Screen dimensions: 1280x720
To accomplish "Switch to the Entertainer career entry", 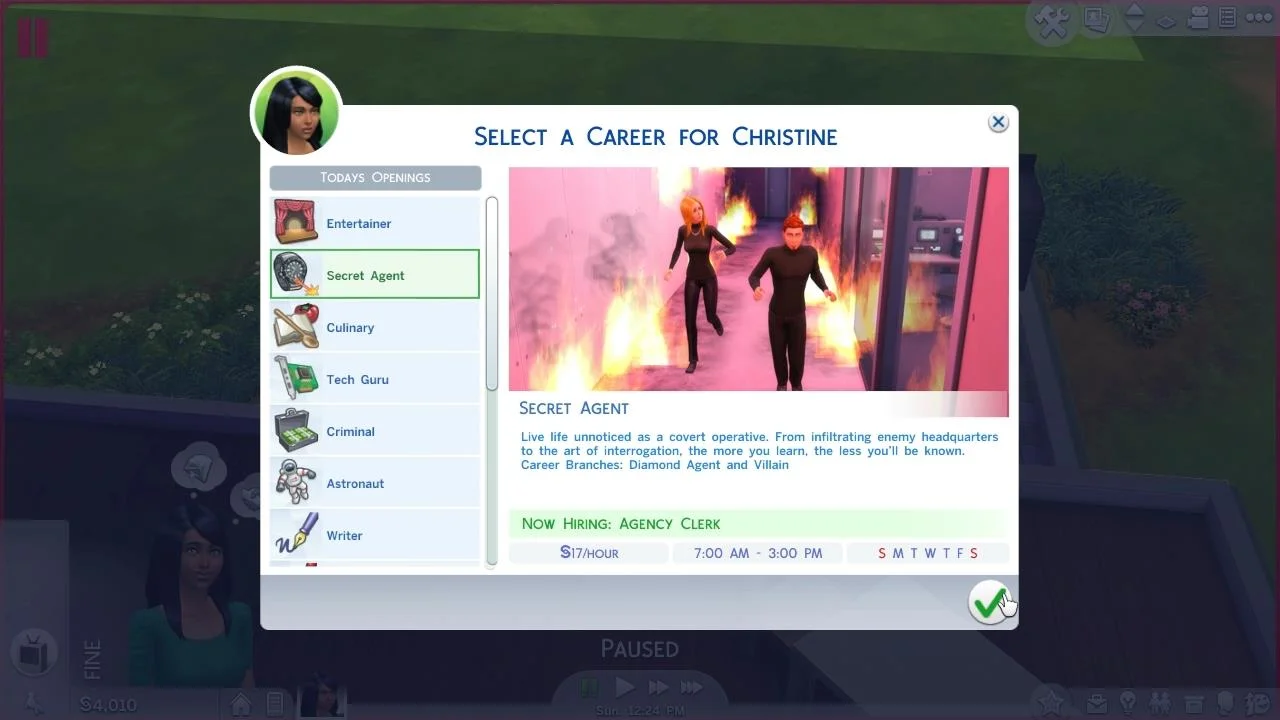I will pos(375,223).
